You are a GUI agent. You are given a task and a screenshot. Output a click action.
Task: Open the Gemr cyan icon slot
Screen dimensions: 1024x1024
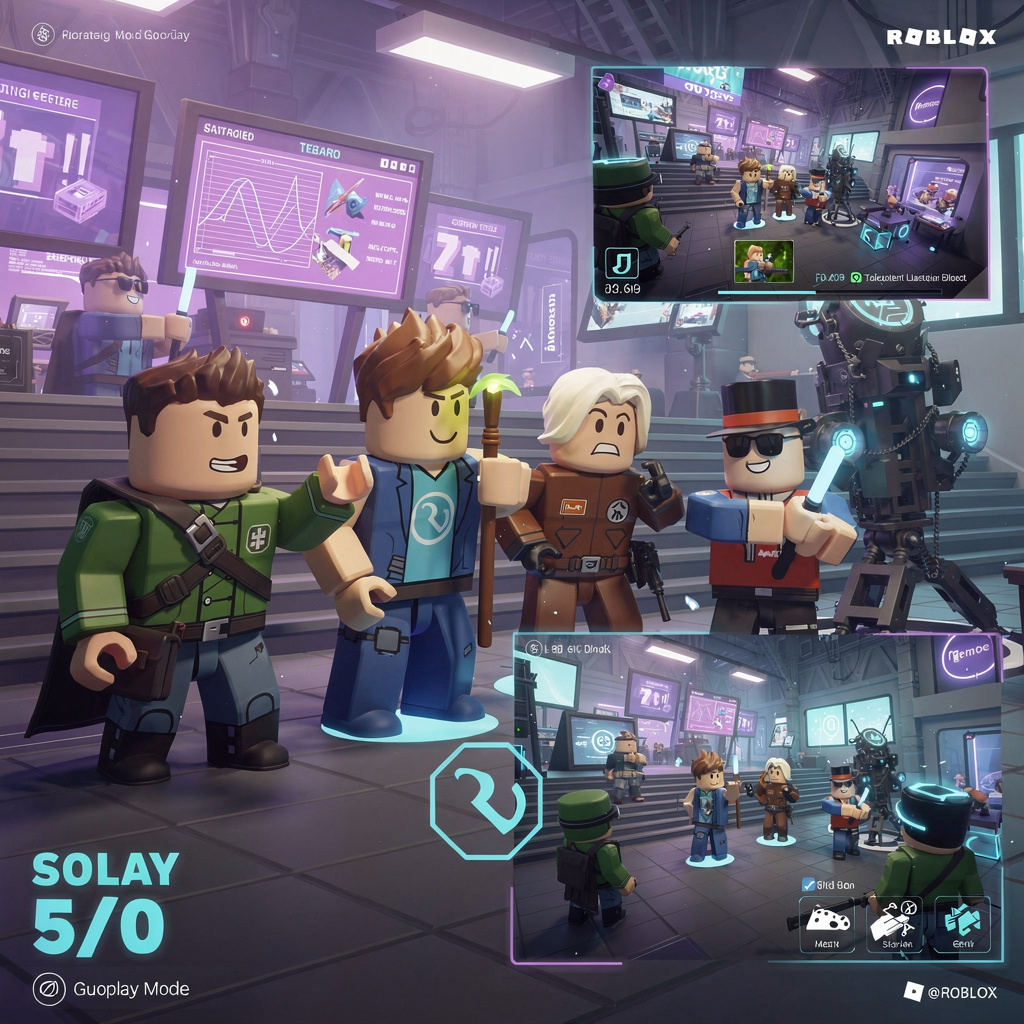tap(962, 924)
